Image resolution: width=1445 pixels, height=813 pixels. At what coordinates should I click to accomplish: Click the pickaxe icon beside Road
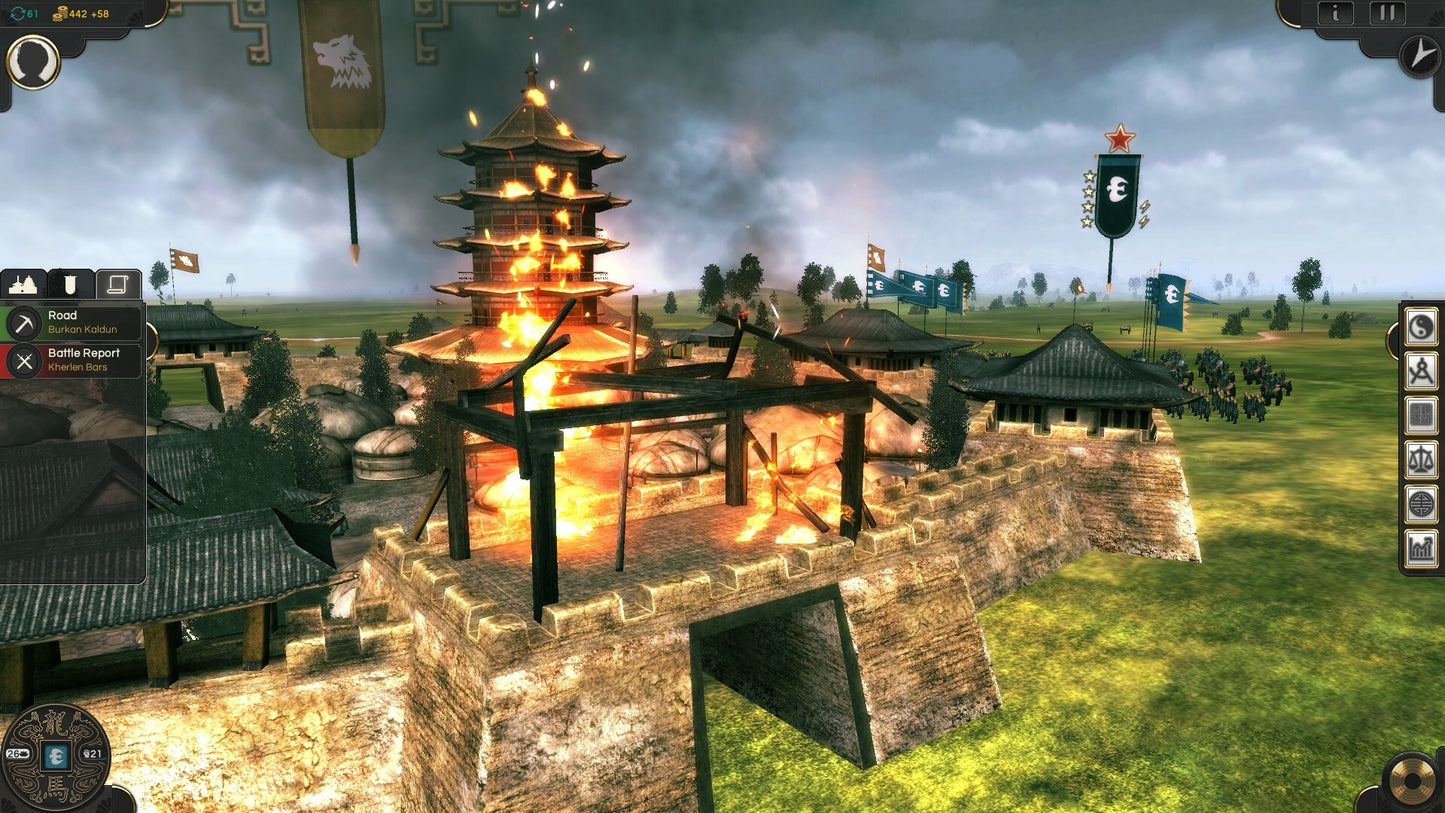(x=25, y=322)
